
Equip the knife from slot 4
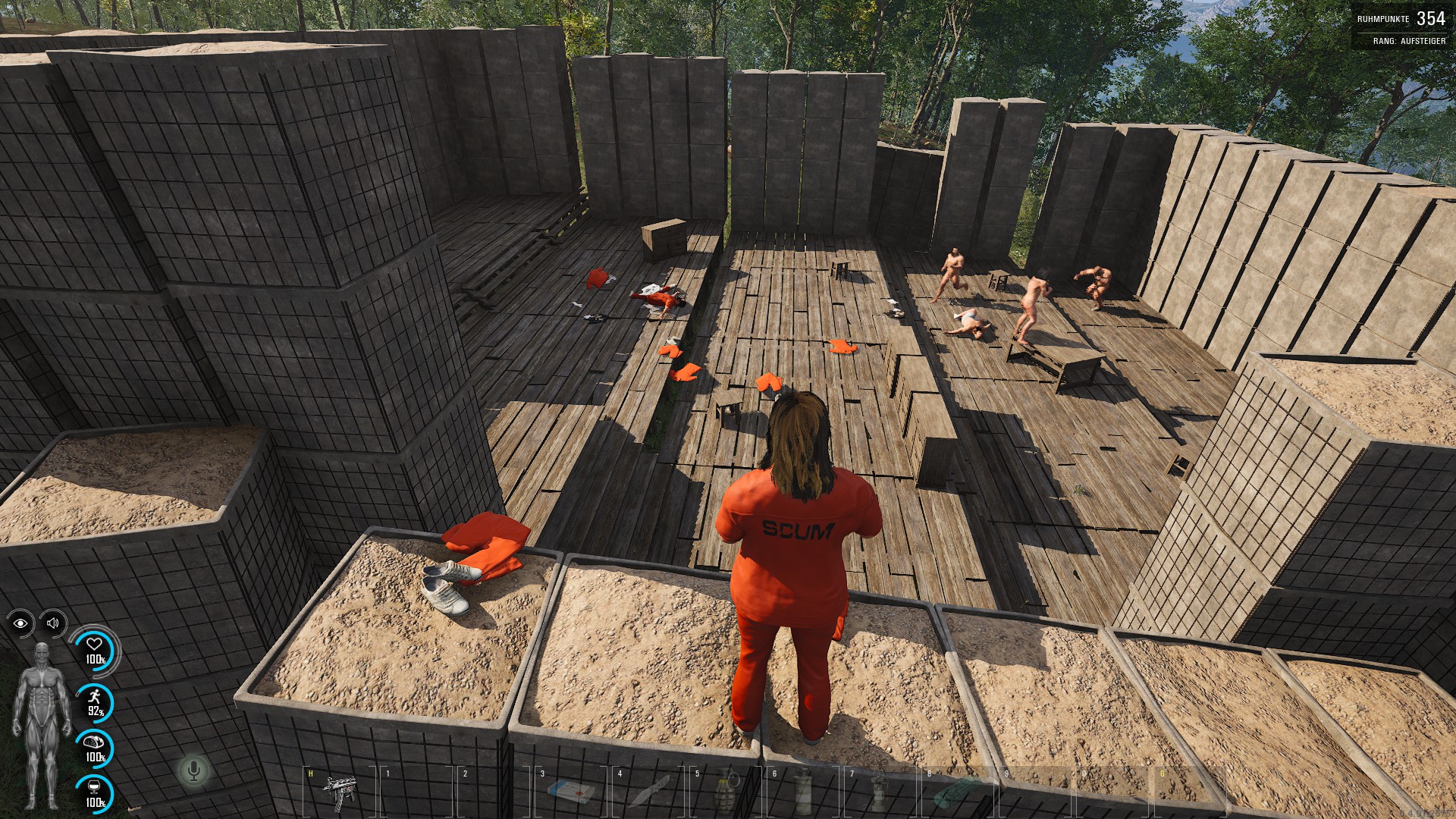coord(650,791)
